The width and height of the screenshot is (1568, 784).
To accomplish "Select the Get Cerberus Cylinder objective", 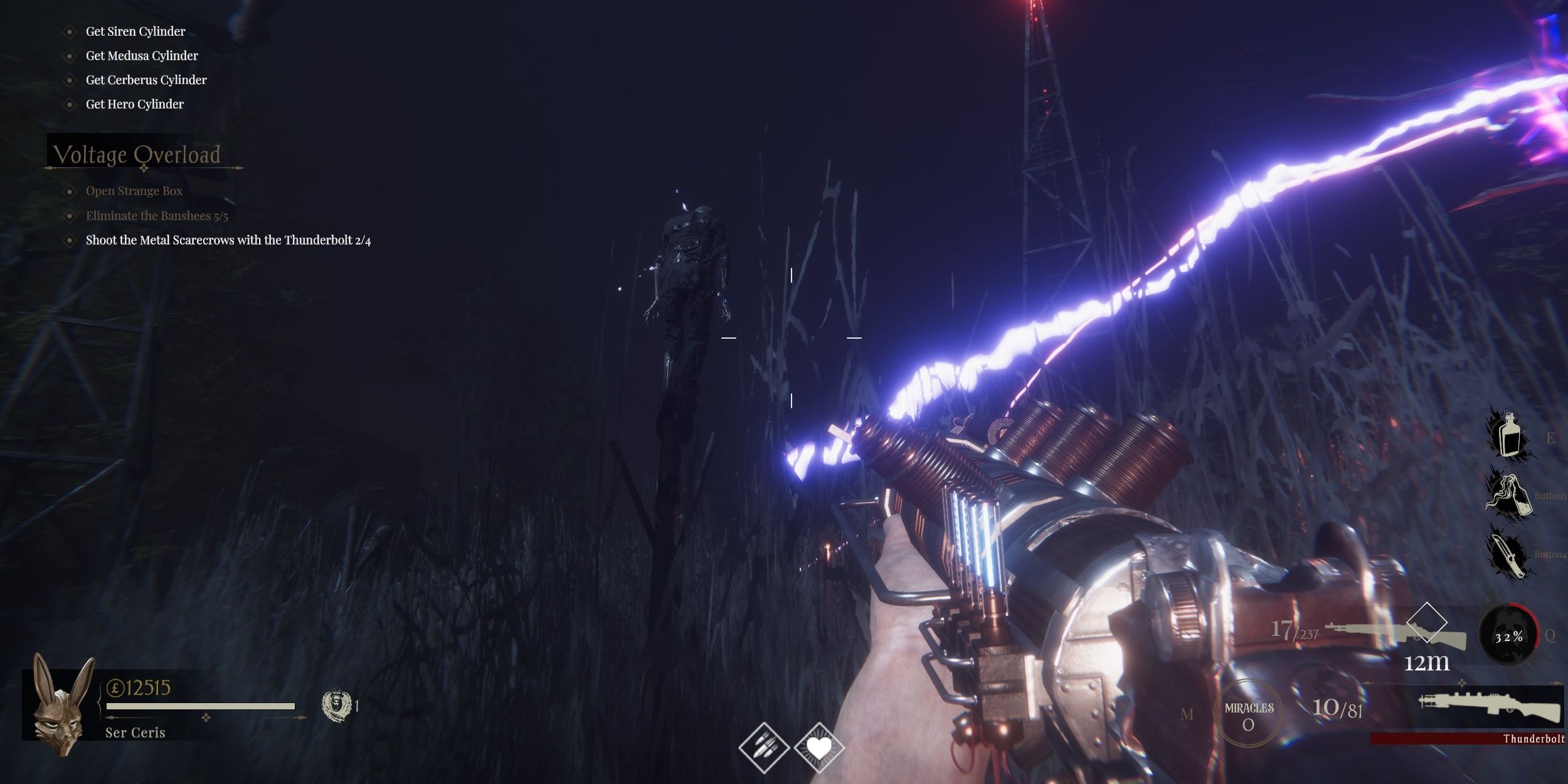I will pos(146,80).
